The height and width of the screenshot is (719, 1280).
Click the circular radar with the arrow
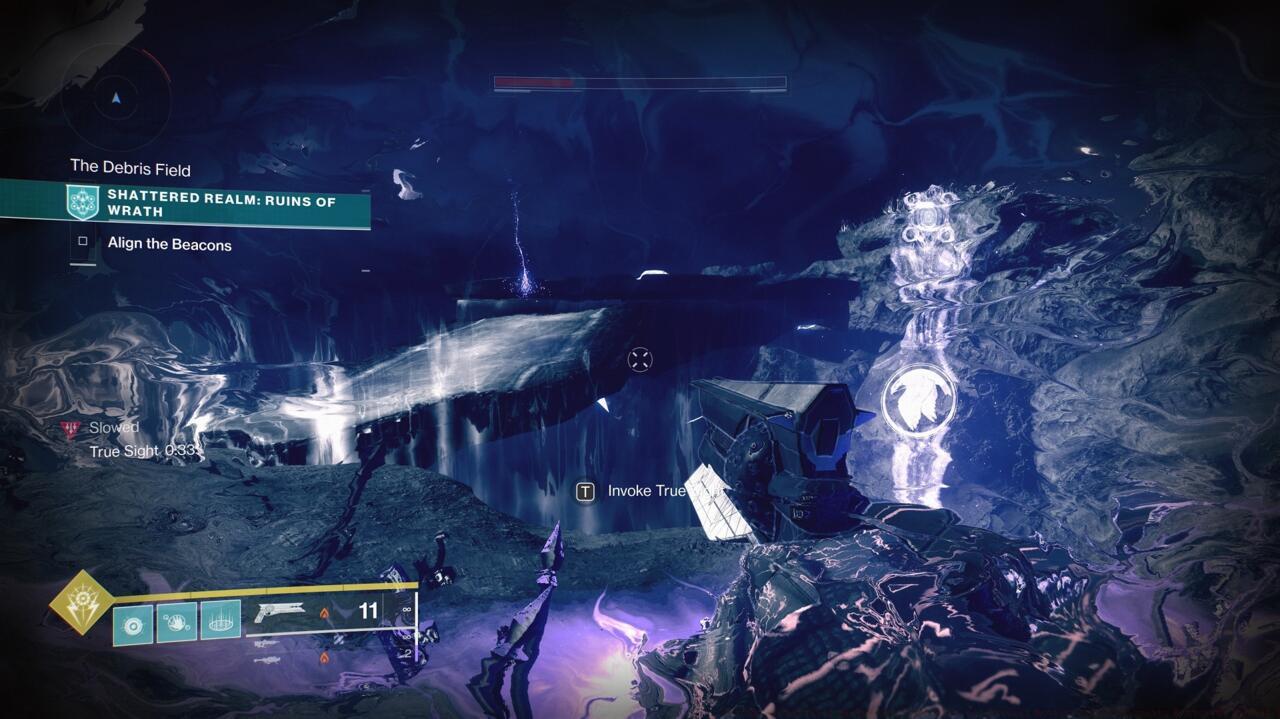coord(116,99)
